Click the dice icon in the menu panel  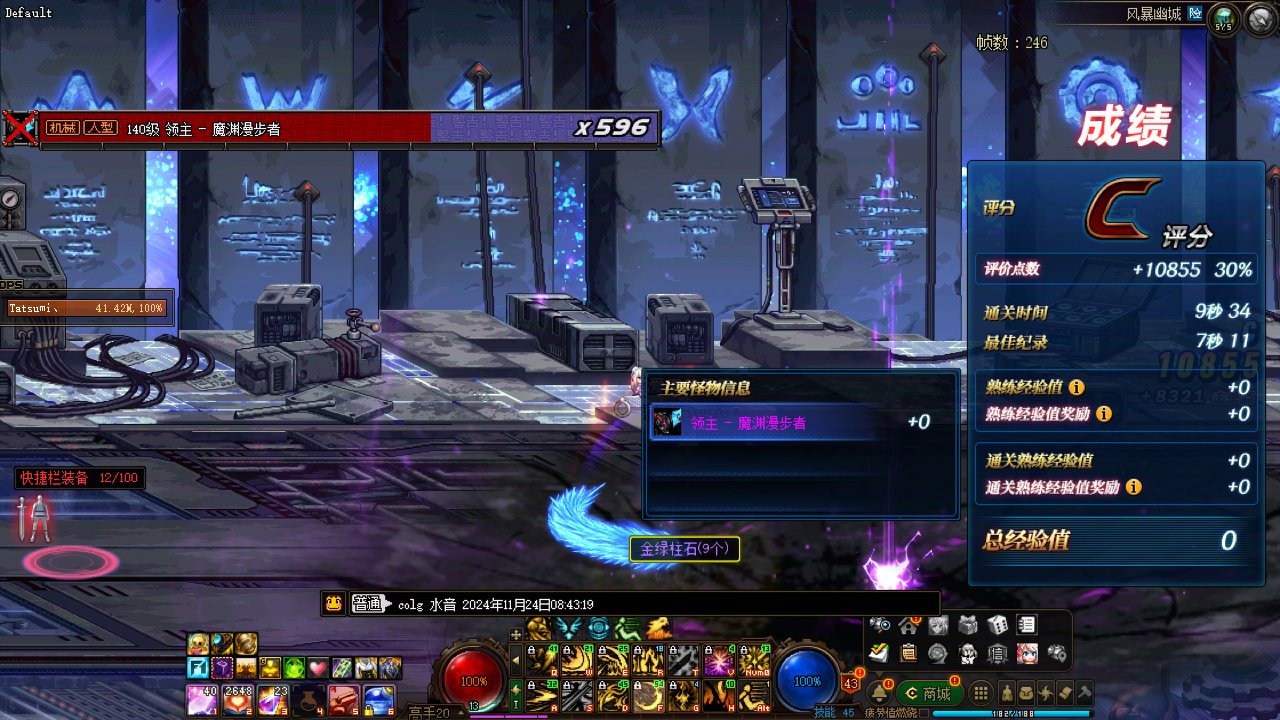pos(997,625)
